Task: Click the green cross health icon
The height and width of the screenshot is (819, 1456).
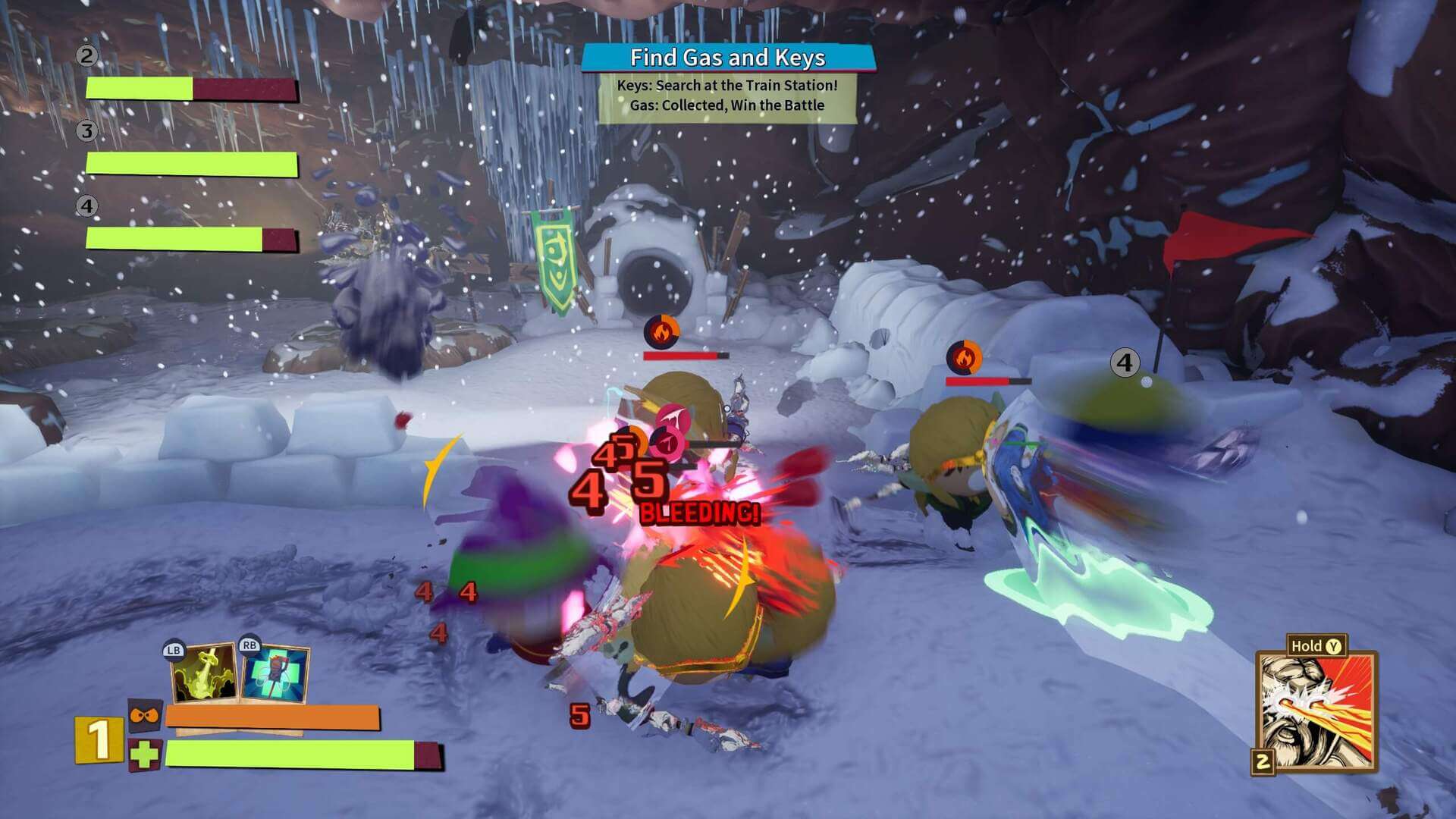Action: pos(144,755)
